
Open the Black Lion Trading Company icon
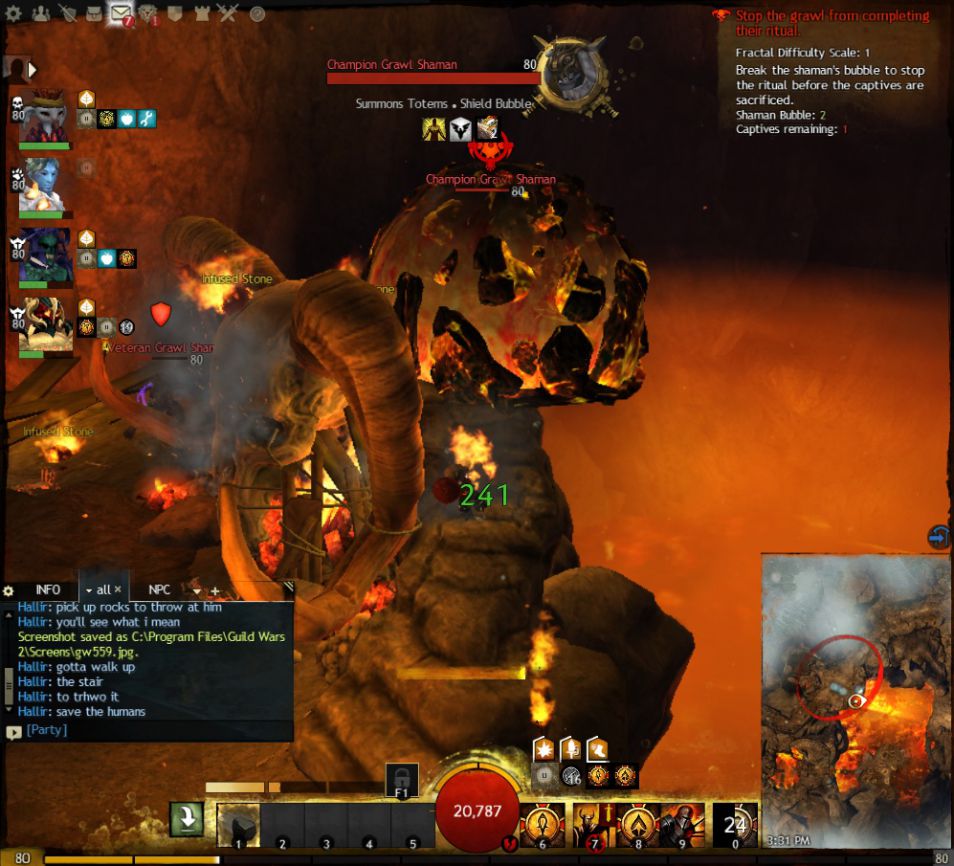pos(147,14)
